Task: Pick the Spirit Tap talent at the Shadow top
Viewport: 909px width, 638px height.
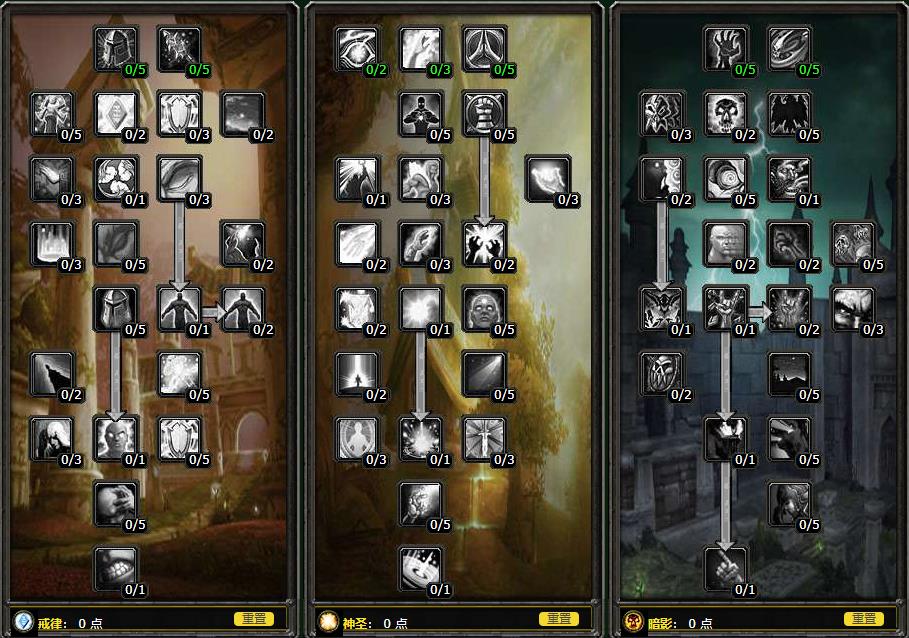Action: [726, 48]
